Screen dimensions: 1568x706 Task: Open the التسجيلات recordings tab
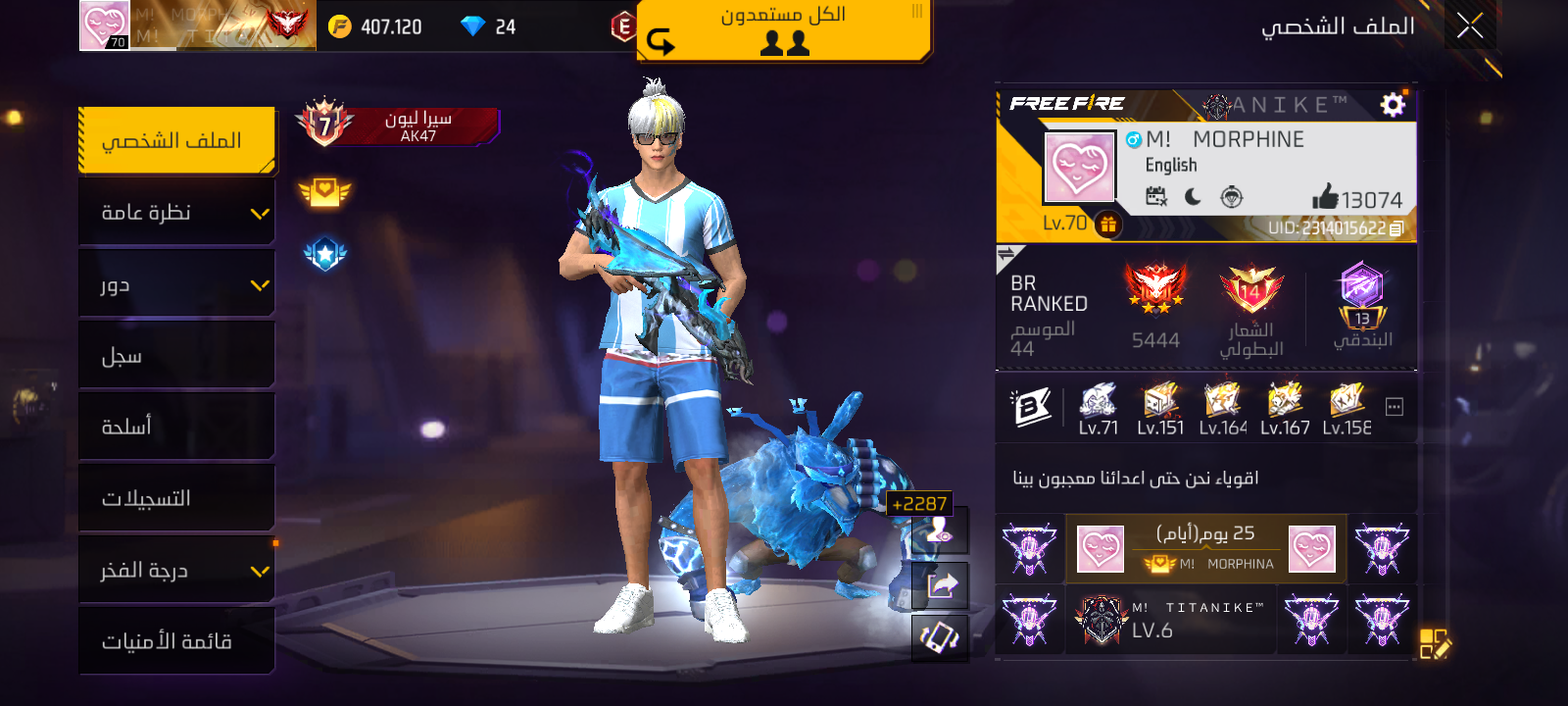click(176, 498)
